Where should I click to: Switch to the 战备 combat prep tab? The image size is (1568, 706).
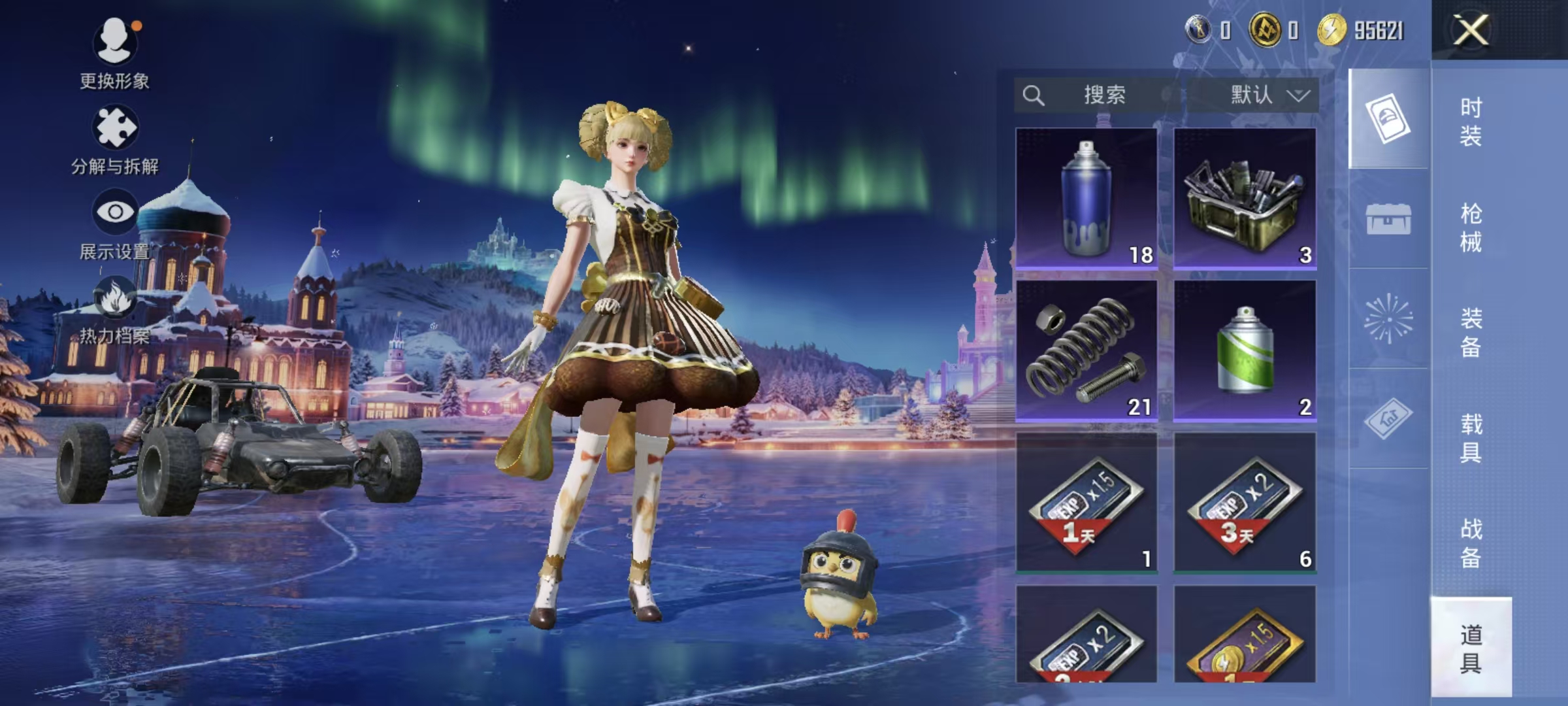1471,543
